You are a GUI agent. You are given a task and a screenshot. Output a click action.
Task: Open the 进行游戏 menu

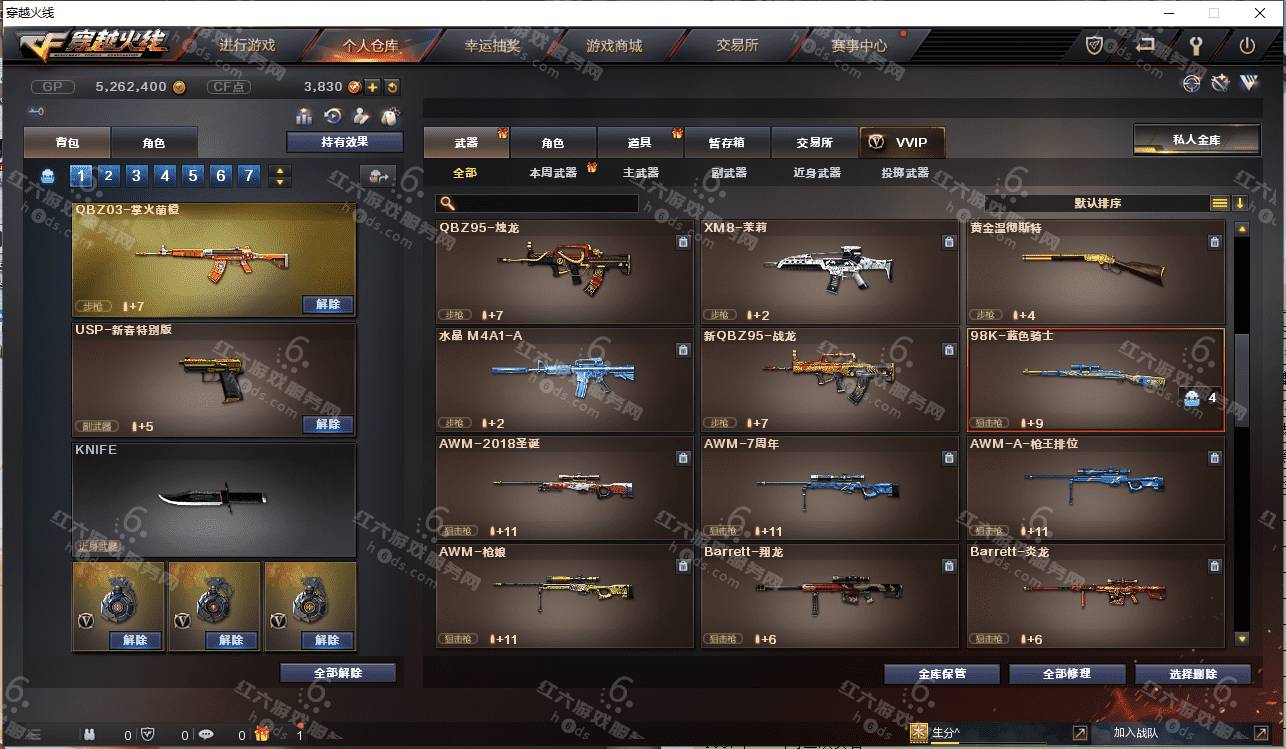pyautogui.click(x=247, y=45)
